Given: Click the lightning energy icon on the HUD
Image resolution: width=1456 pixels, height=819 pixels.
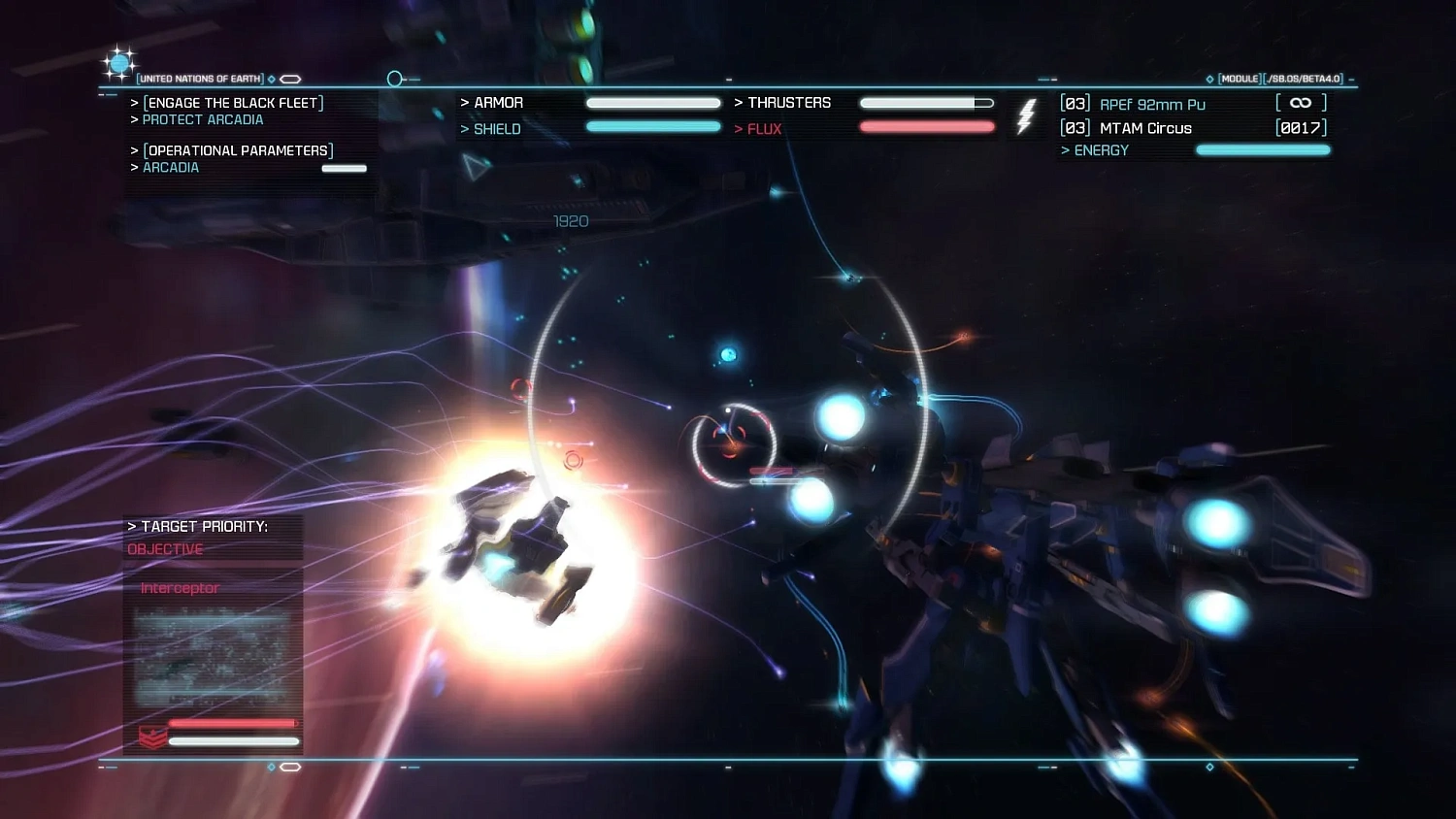Looking at the screenshot, I should pos(1026,115).
